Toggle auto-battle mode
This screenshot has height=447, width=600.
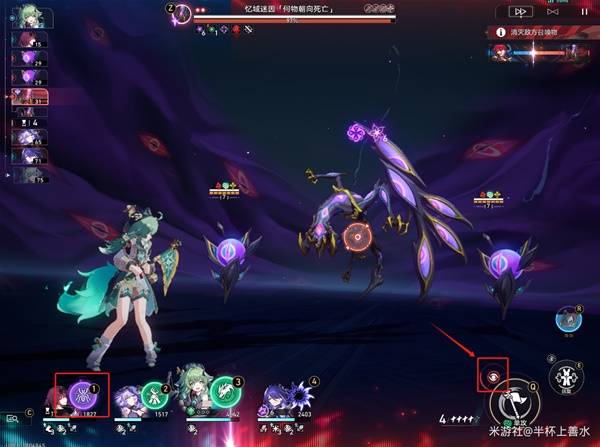tap(553, 11)
